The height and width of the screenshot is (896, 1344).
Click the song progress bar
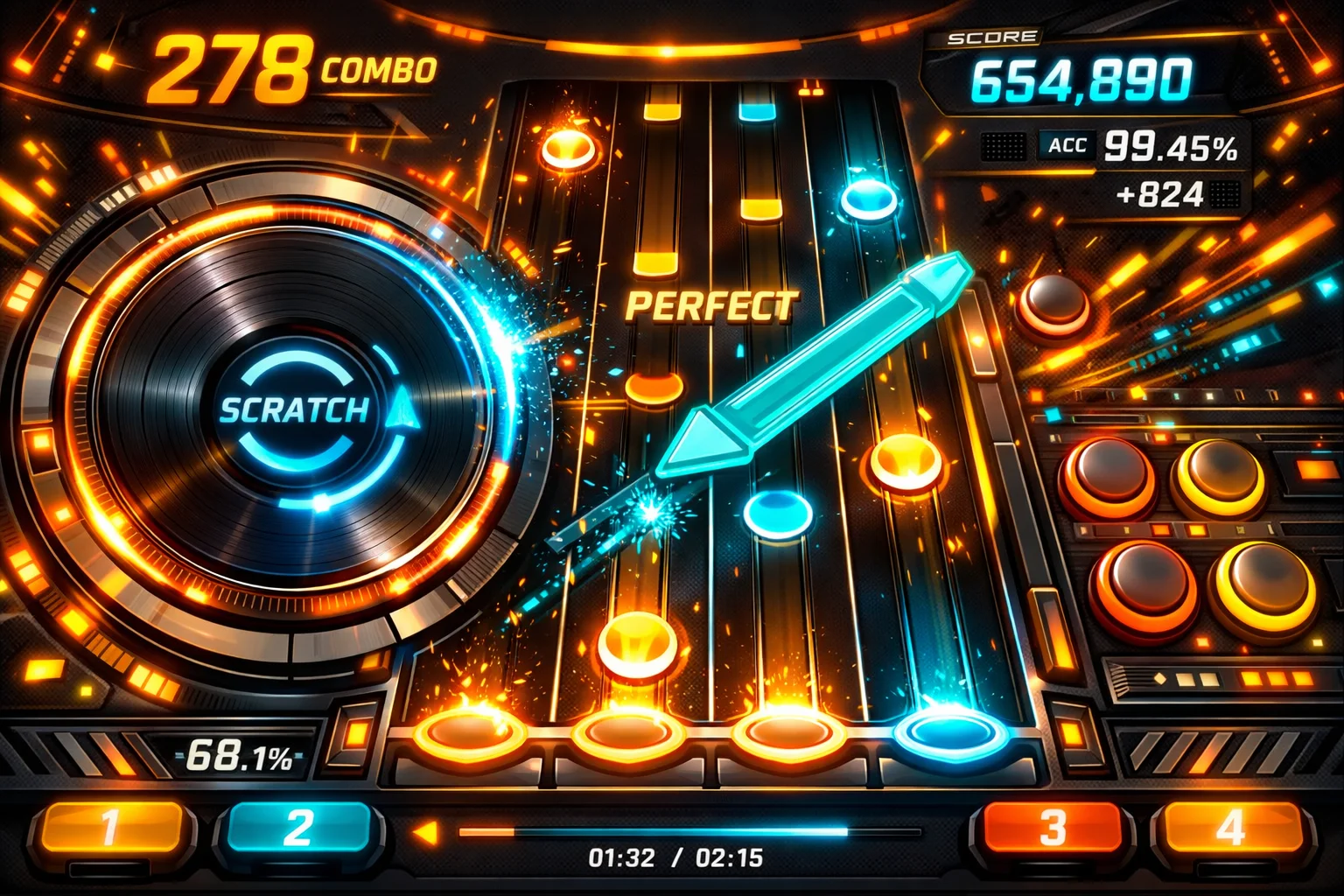click(689, 832)
